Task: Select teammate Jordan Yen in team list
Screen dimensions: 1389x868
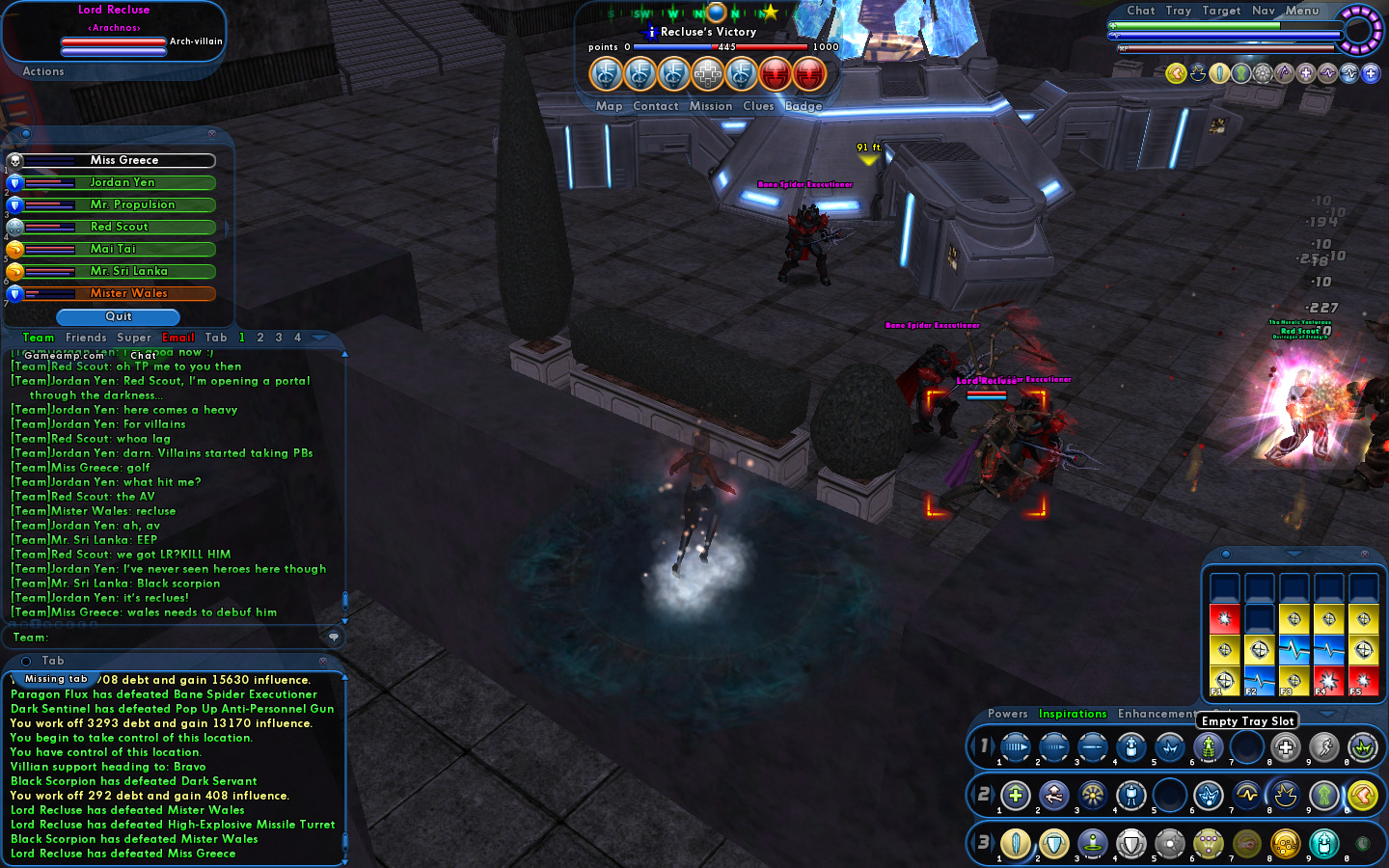Action: coord(121,182)
